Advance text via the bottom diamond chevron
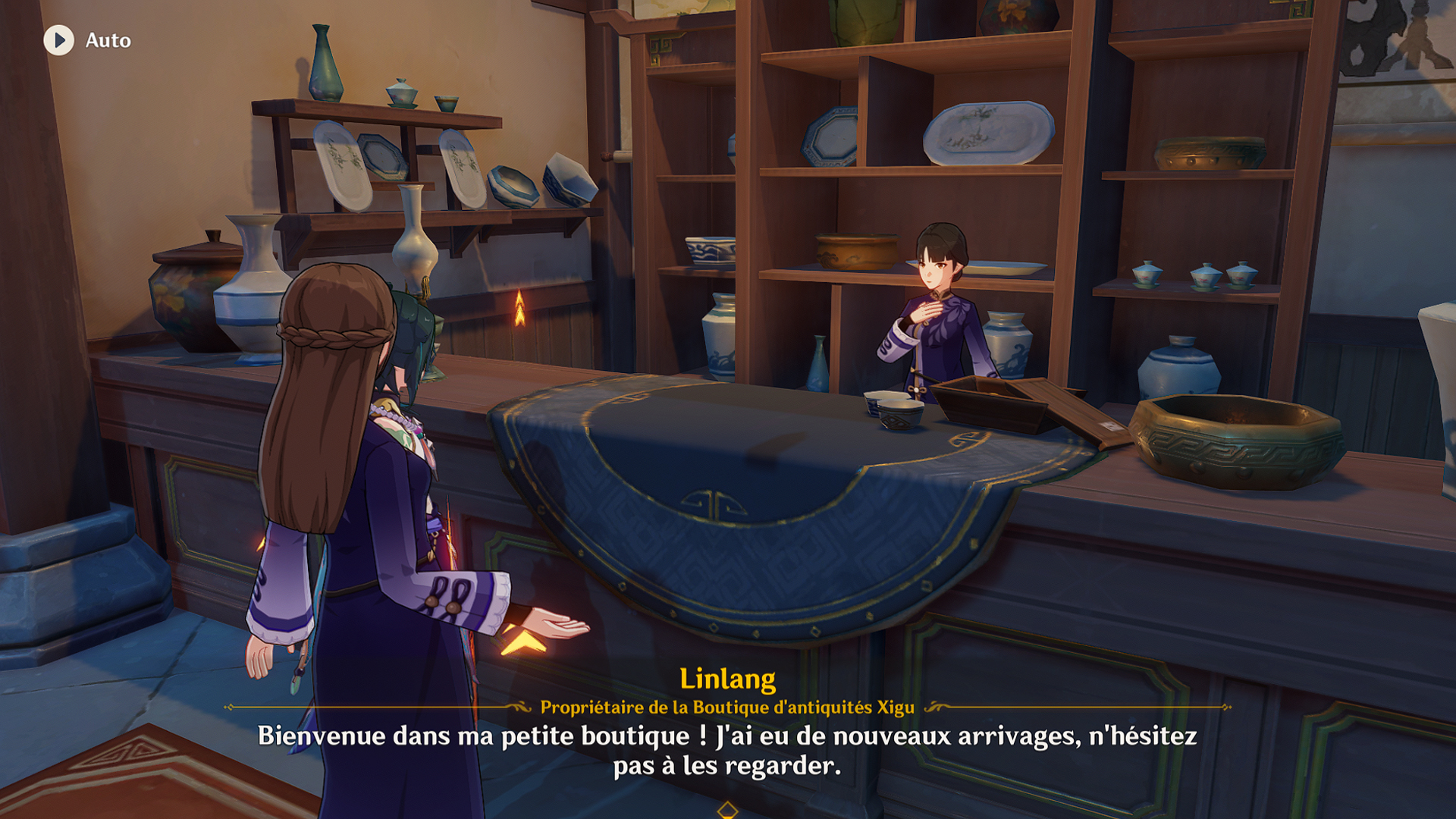The image size is (1456, 819). click(x=728, y=809)
